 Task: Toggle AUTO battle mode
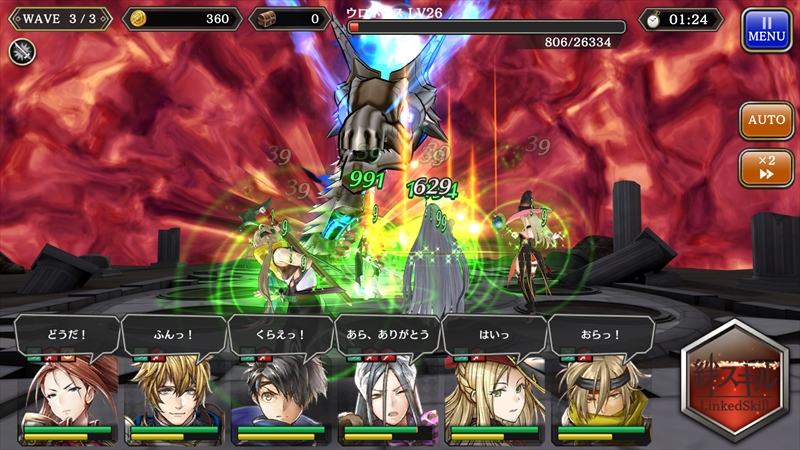coord(766,120)
